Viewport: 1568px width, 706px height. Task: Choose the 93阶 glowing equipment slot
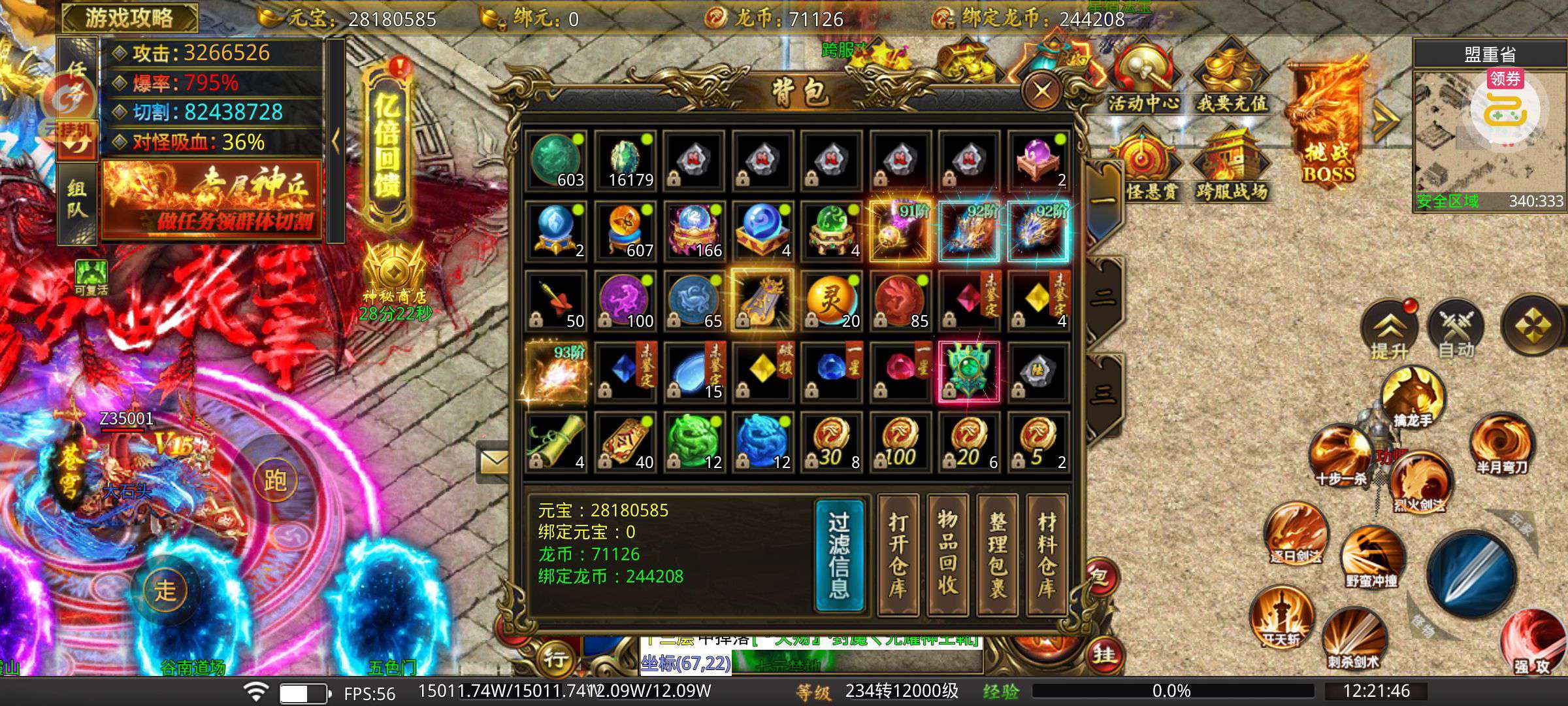click(557, 372)
